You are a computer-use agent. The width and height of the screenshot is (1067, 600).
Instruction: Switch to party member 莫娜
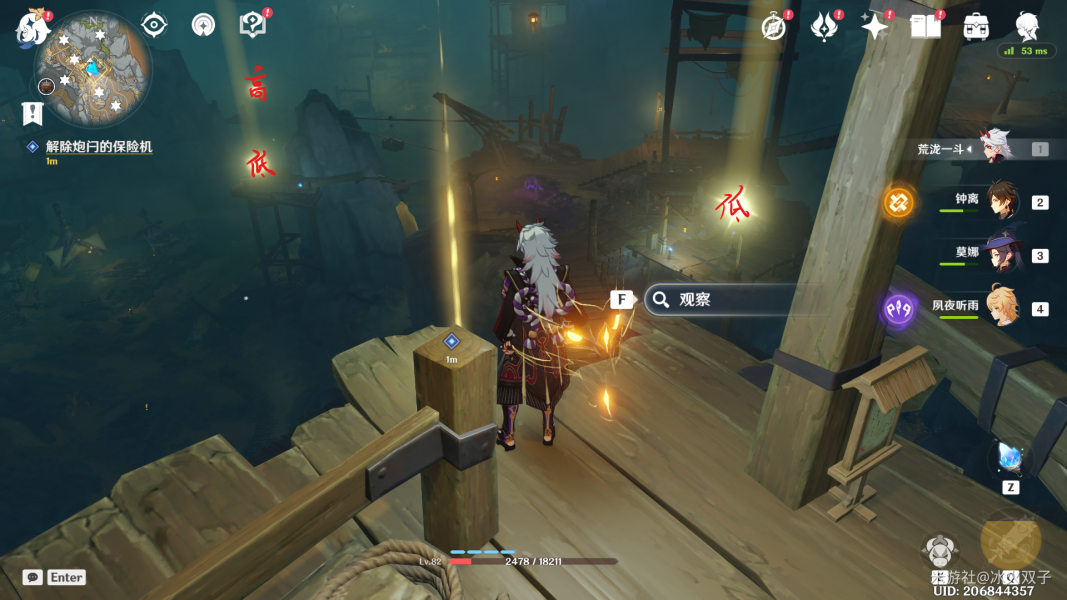point(1003,254)
